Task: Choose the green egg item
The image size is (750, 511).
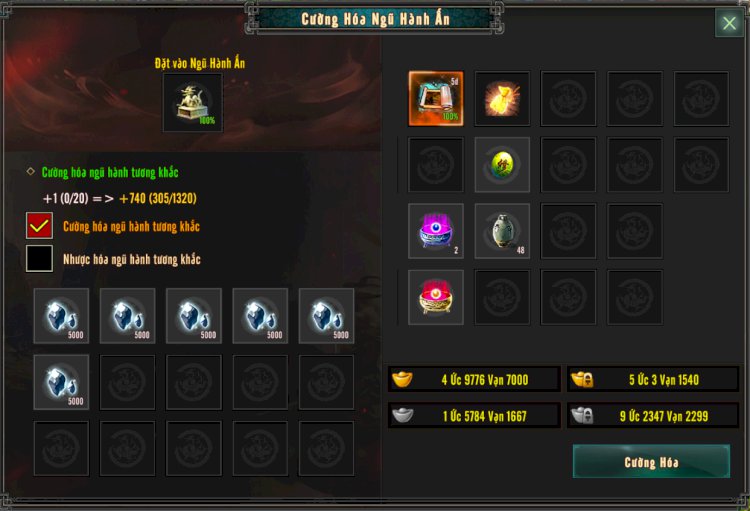Action: [x=502, y=164]
